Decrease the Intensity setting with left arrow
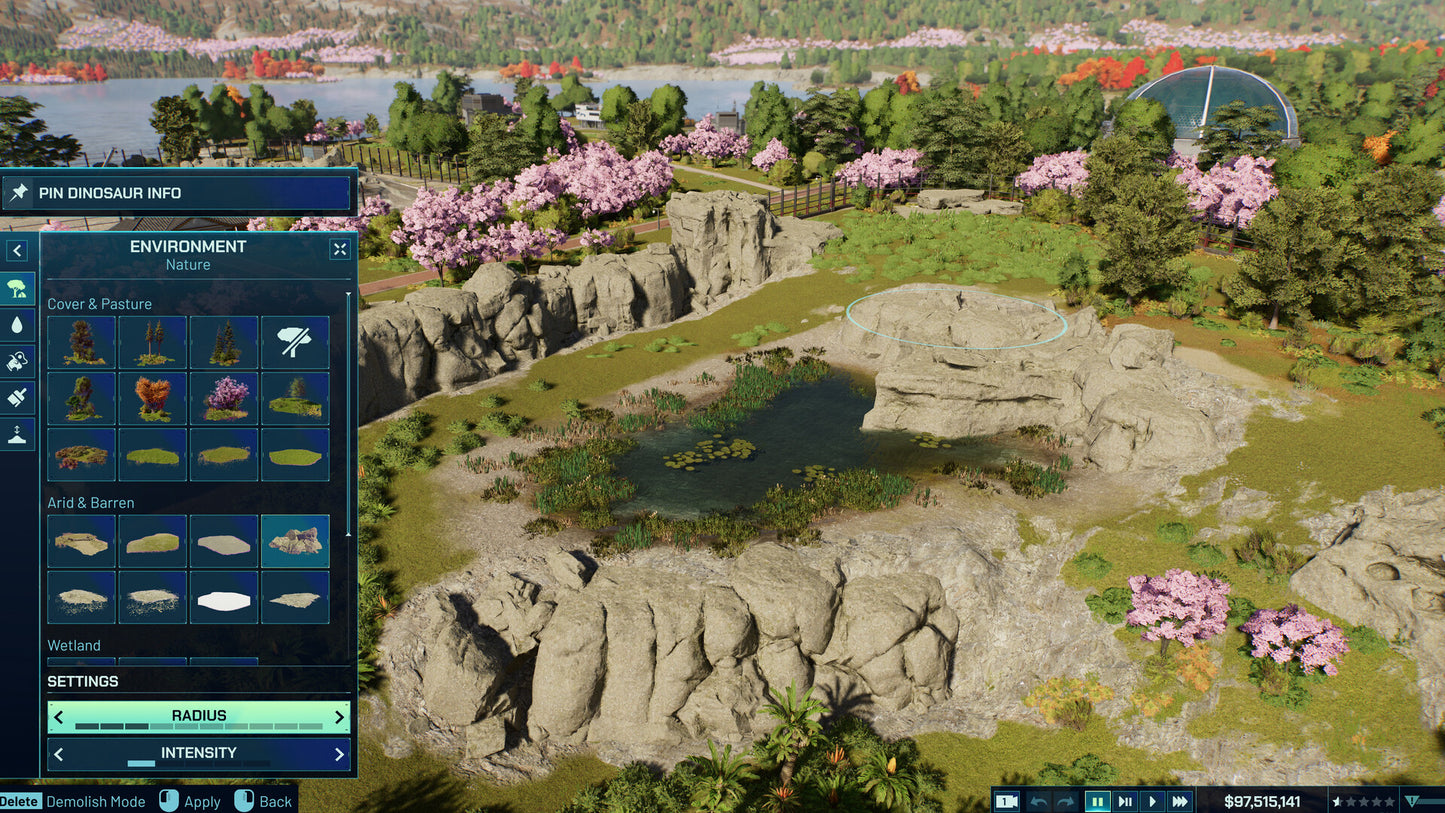Screen dimensions: 1445x813 tap(57, 753)
